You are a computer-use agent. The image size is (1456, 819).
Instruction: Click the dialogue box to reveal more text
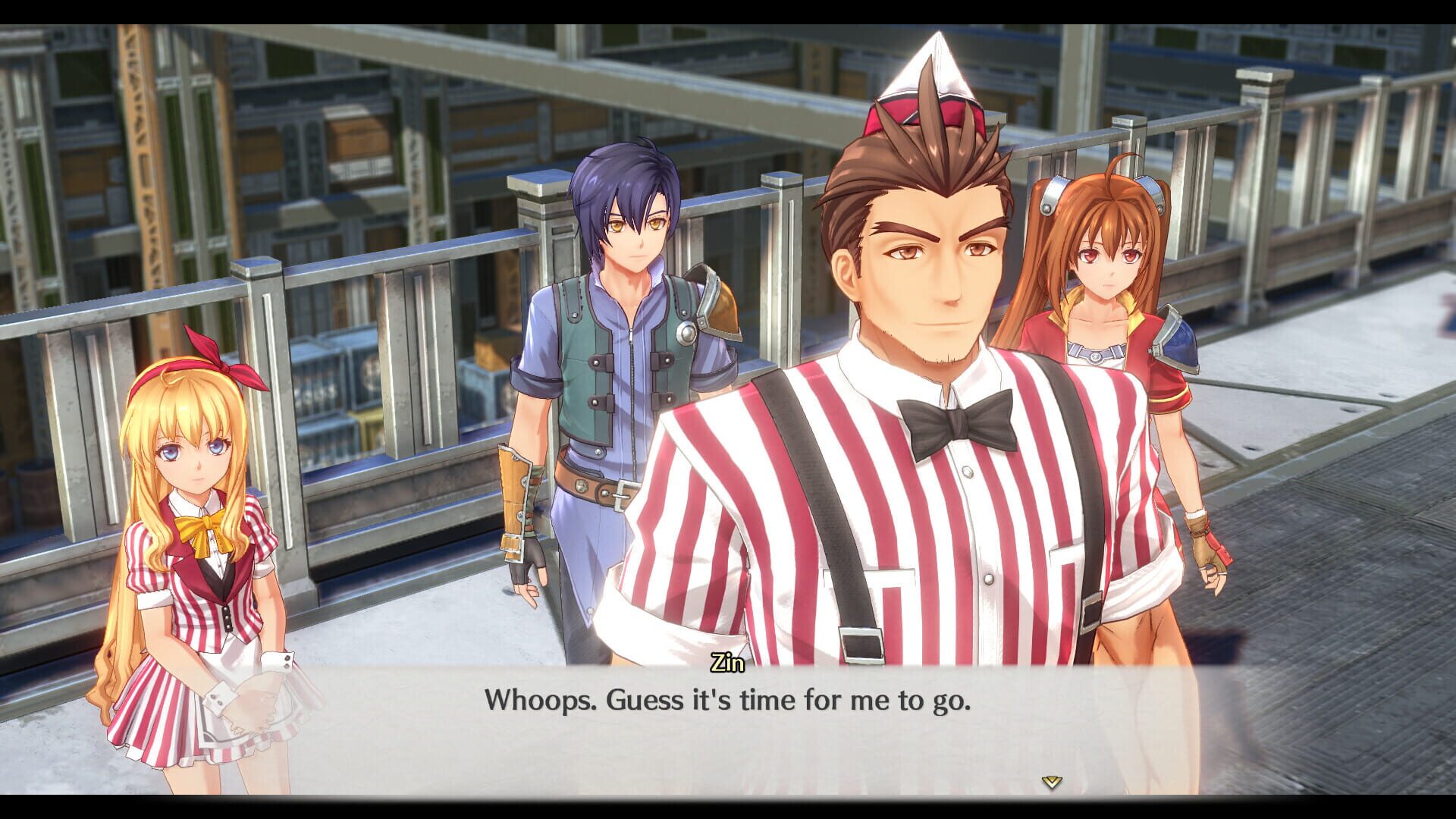[728, 728]
